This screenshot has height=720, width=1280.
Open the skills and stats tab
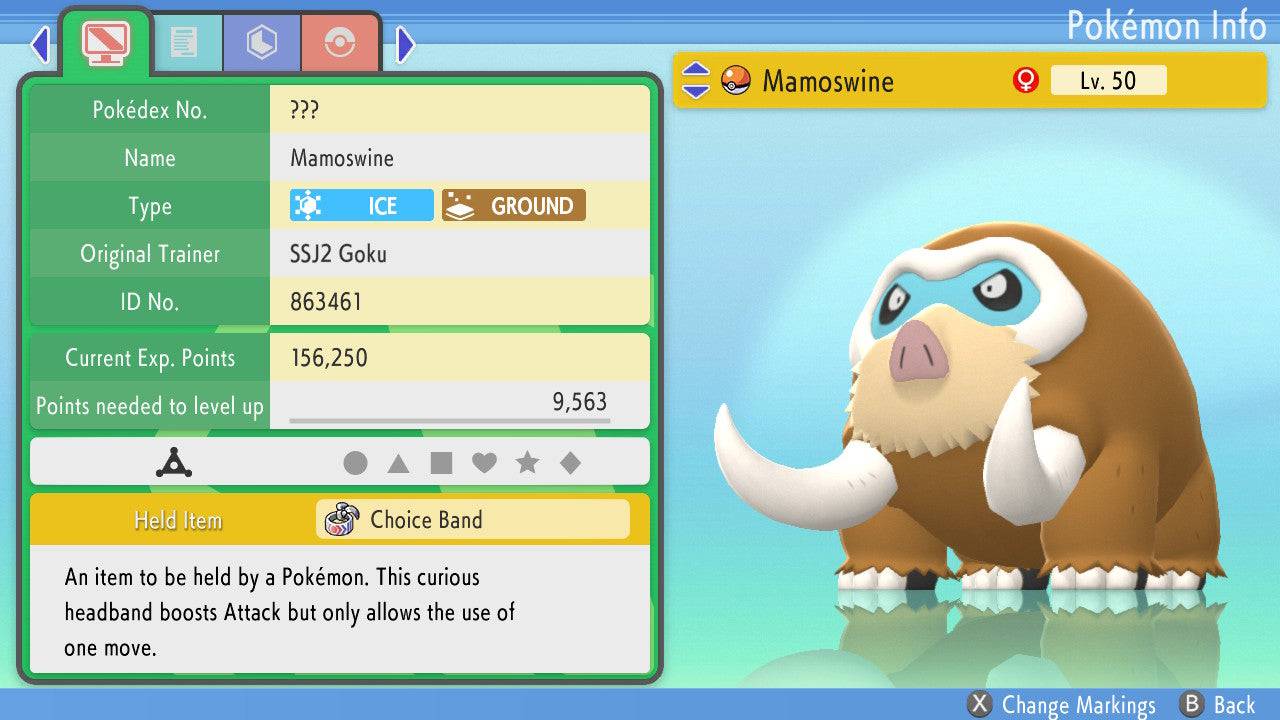[262, 42]
